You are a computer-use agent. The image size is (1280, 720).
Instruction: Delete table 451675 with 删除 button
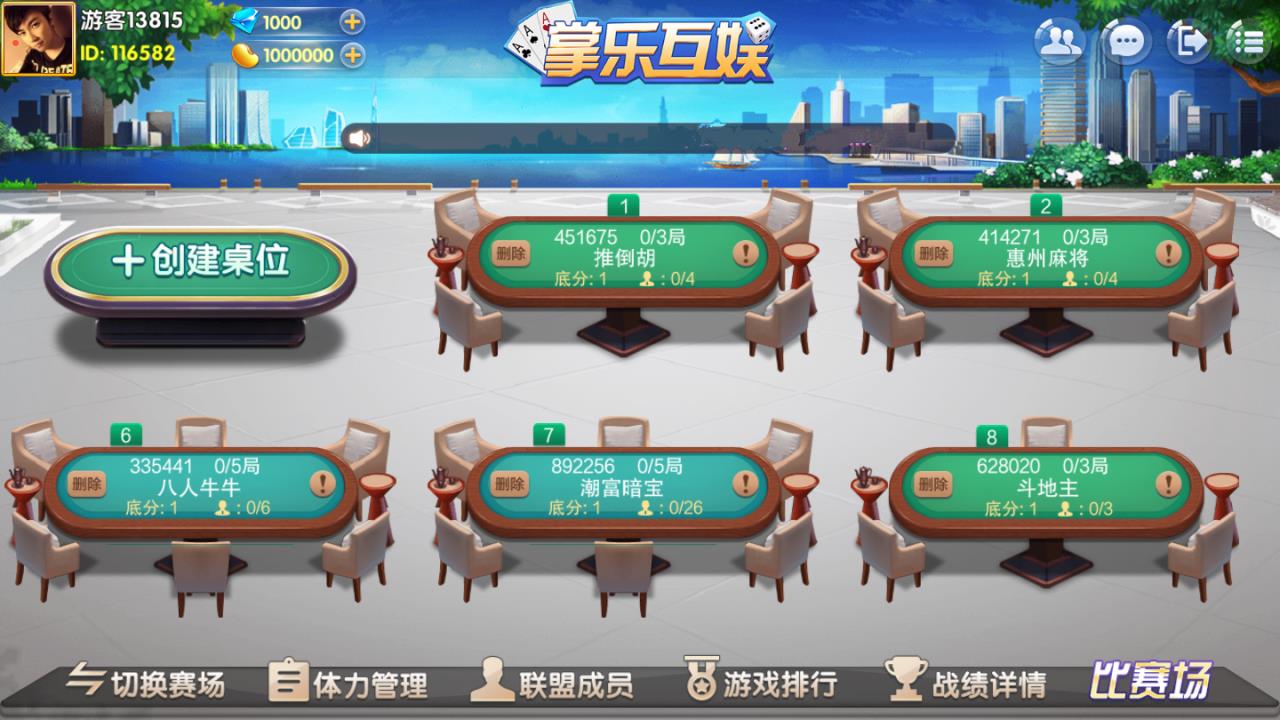510,253
